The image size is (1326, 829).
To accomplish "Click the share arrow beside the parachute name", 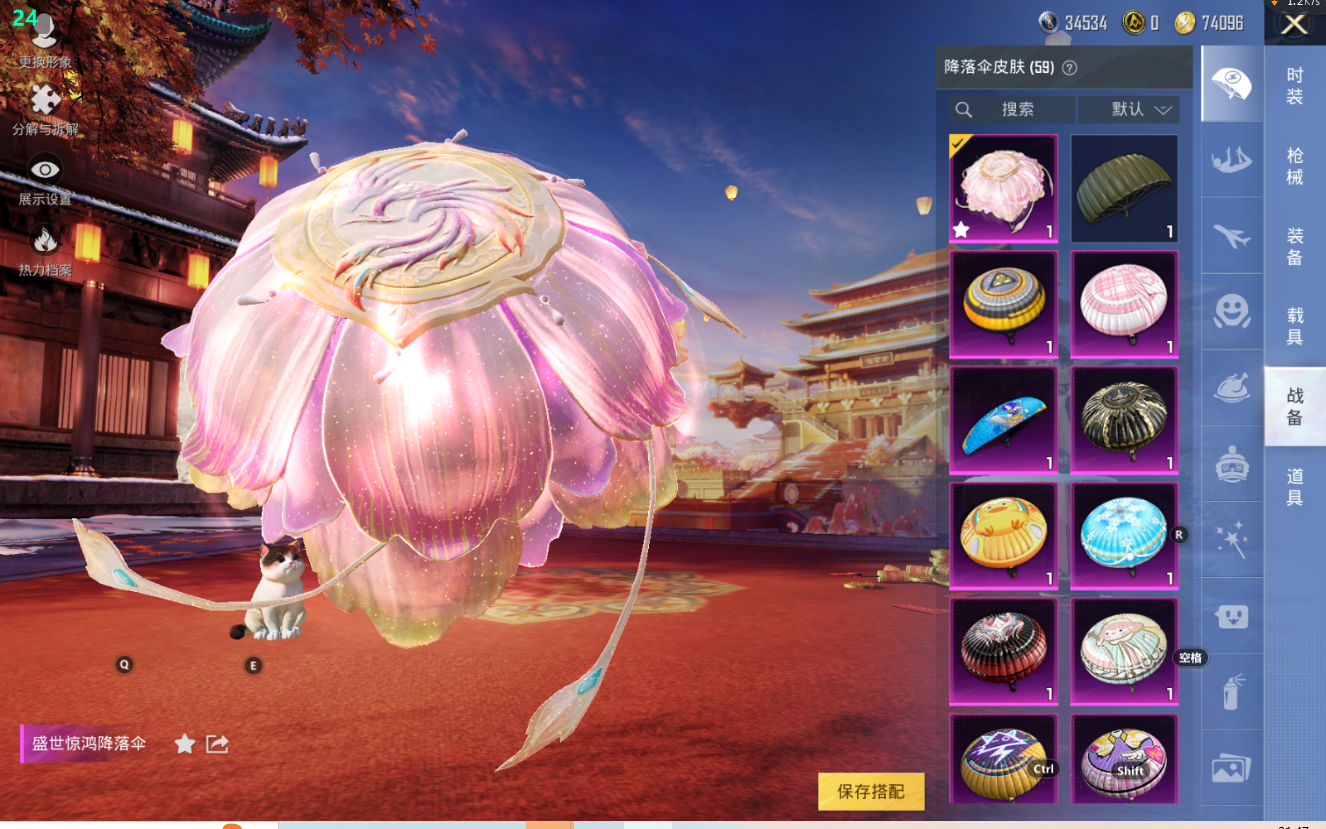I will click(x=217, y=744).
